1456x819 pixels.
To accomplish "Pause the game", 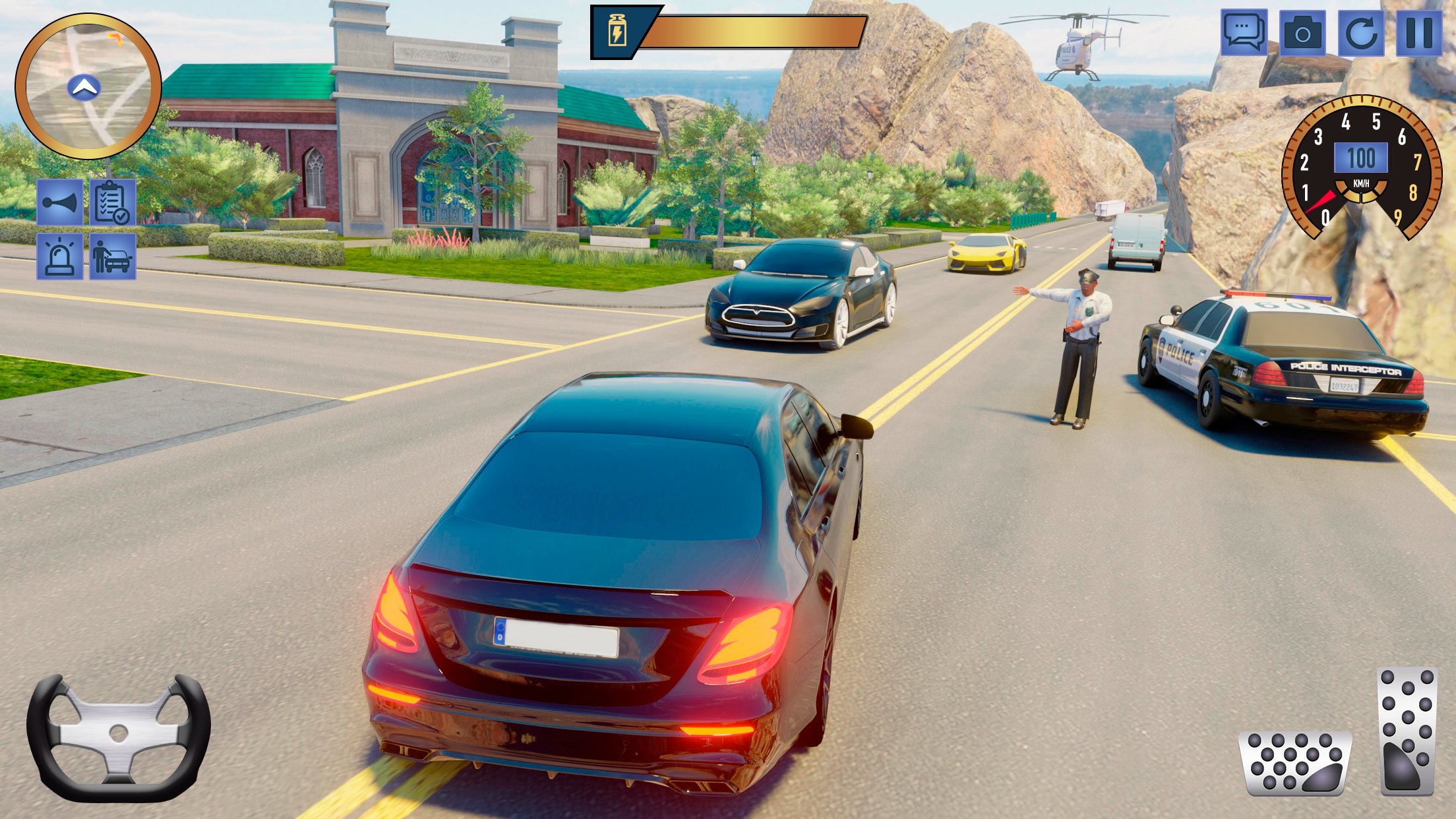I will 1419,32.
